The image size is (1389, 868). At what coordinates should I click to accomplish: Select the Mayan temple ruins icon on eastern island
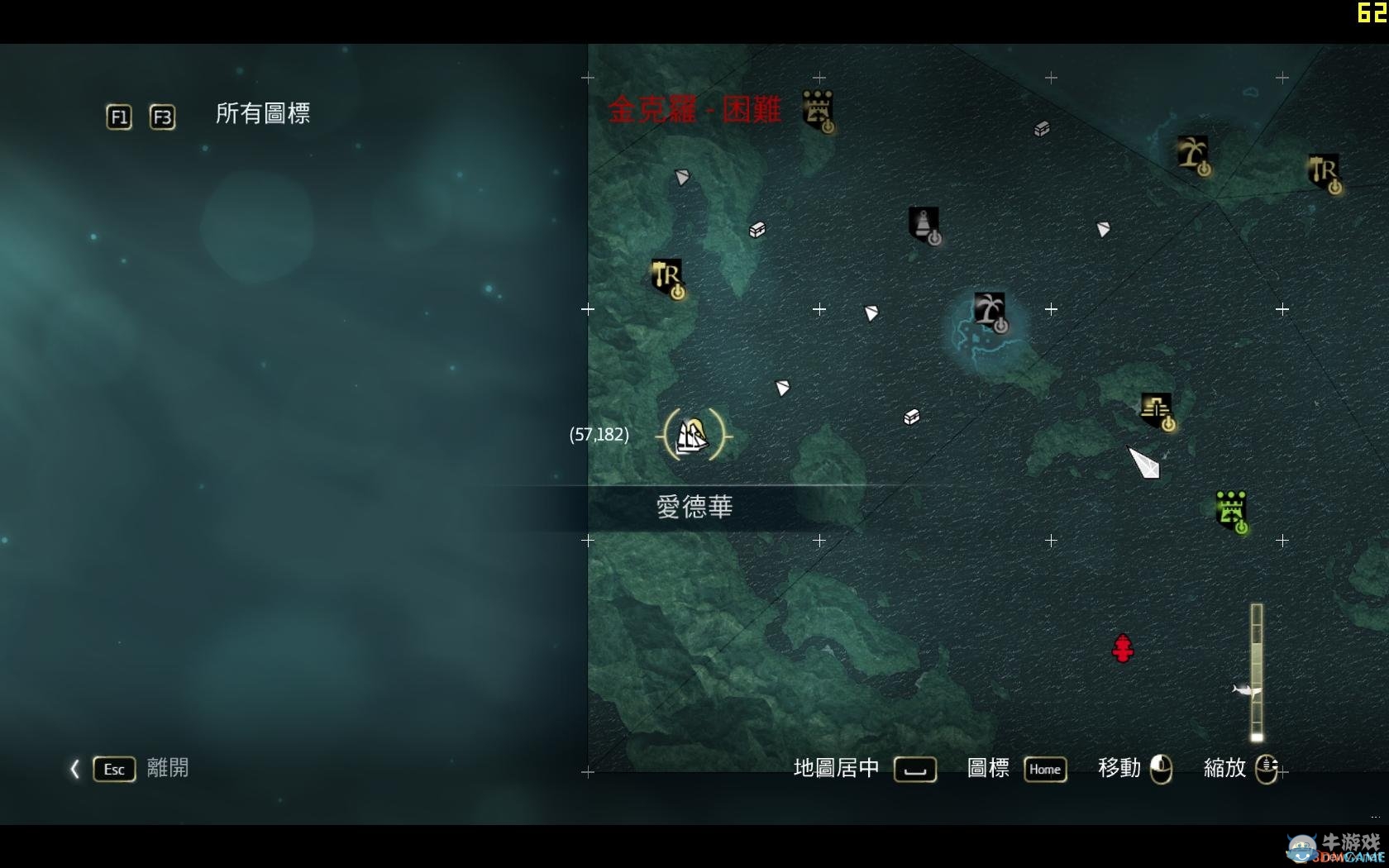(1157, 408)
